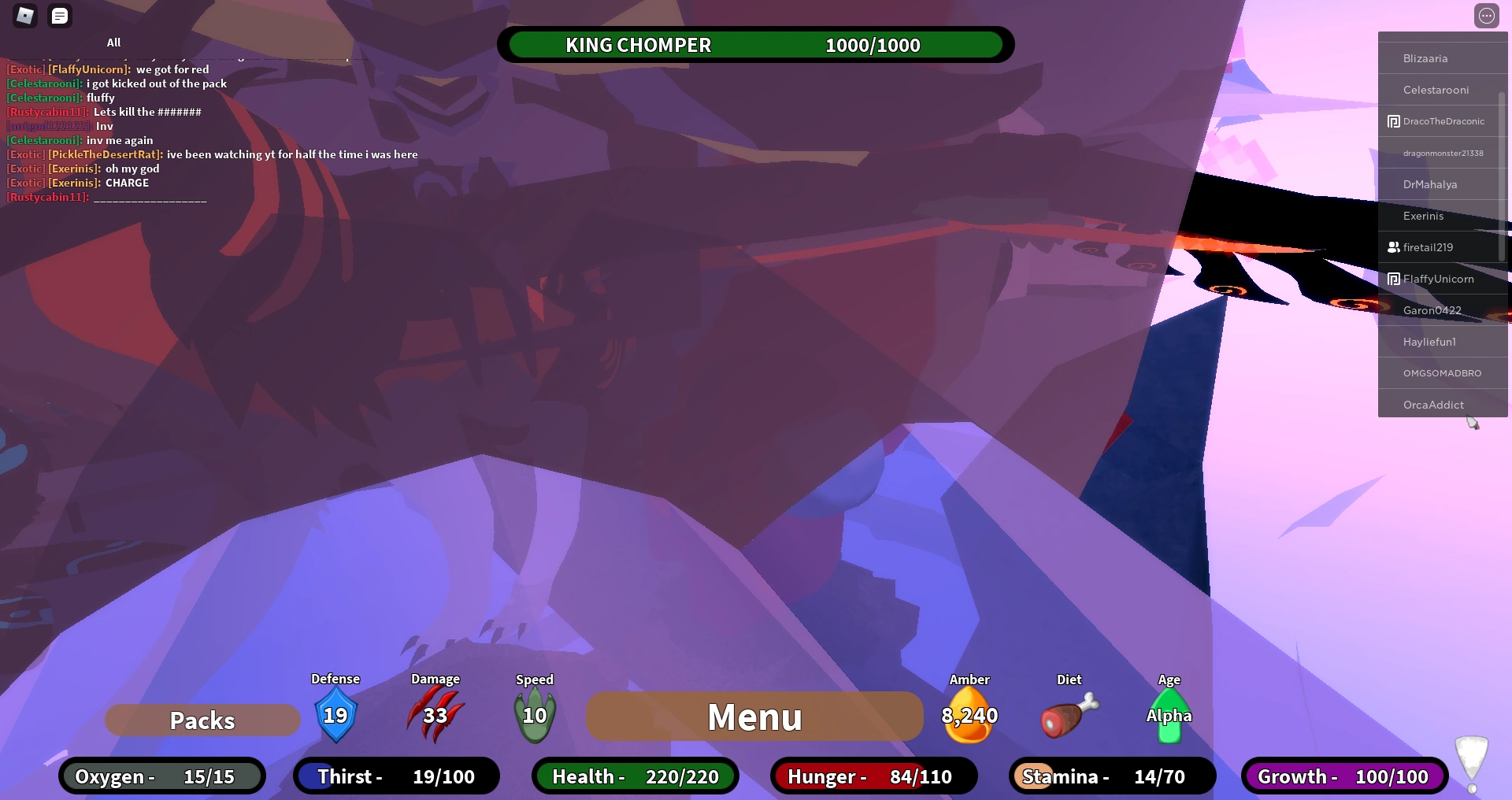Viewport: 1512px width, 800px height.
Task: Open the Packs panel
Action: [x=202, y=719]
